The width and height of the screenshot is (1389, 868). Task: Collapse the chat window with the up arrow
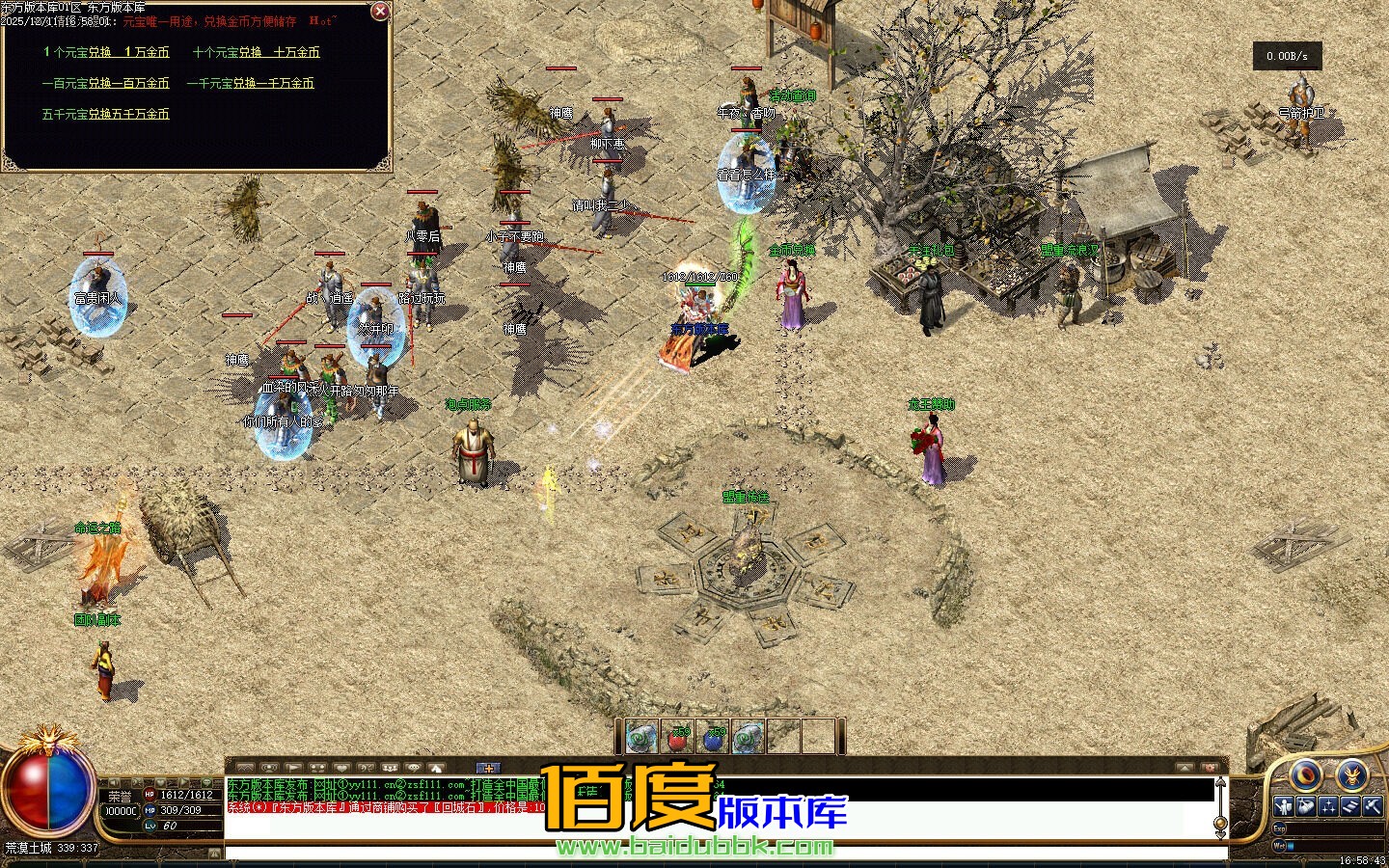click(x=1185, y=768)
